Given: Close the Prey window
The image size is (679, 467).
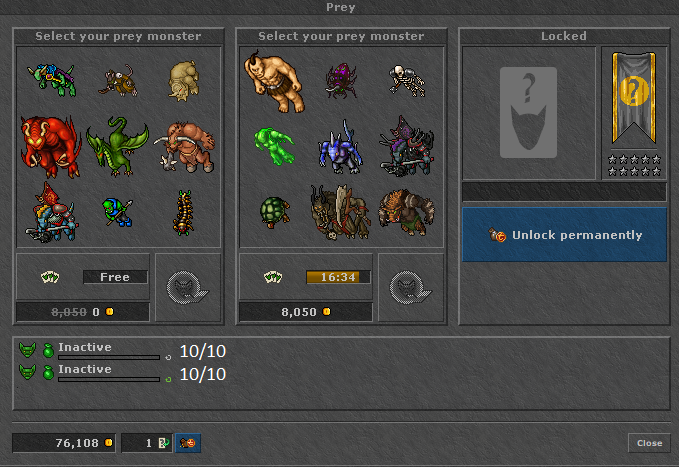Looking at the screenshot, I should [649, 442].
